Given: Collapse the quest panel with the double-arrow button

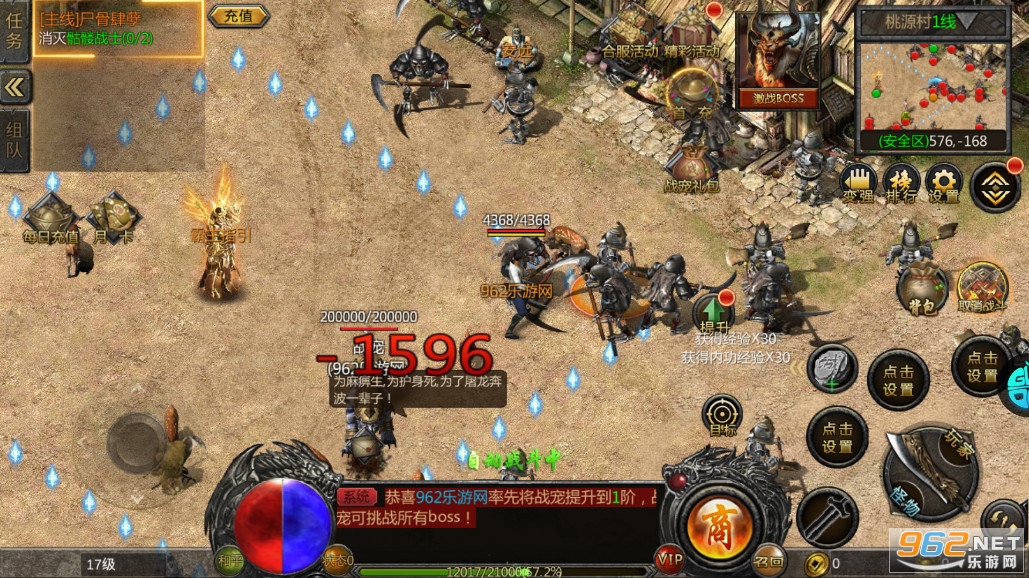Looking at the screenshot, I should pyautogui.click(x=14, y=87).
